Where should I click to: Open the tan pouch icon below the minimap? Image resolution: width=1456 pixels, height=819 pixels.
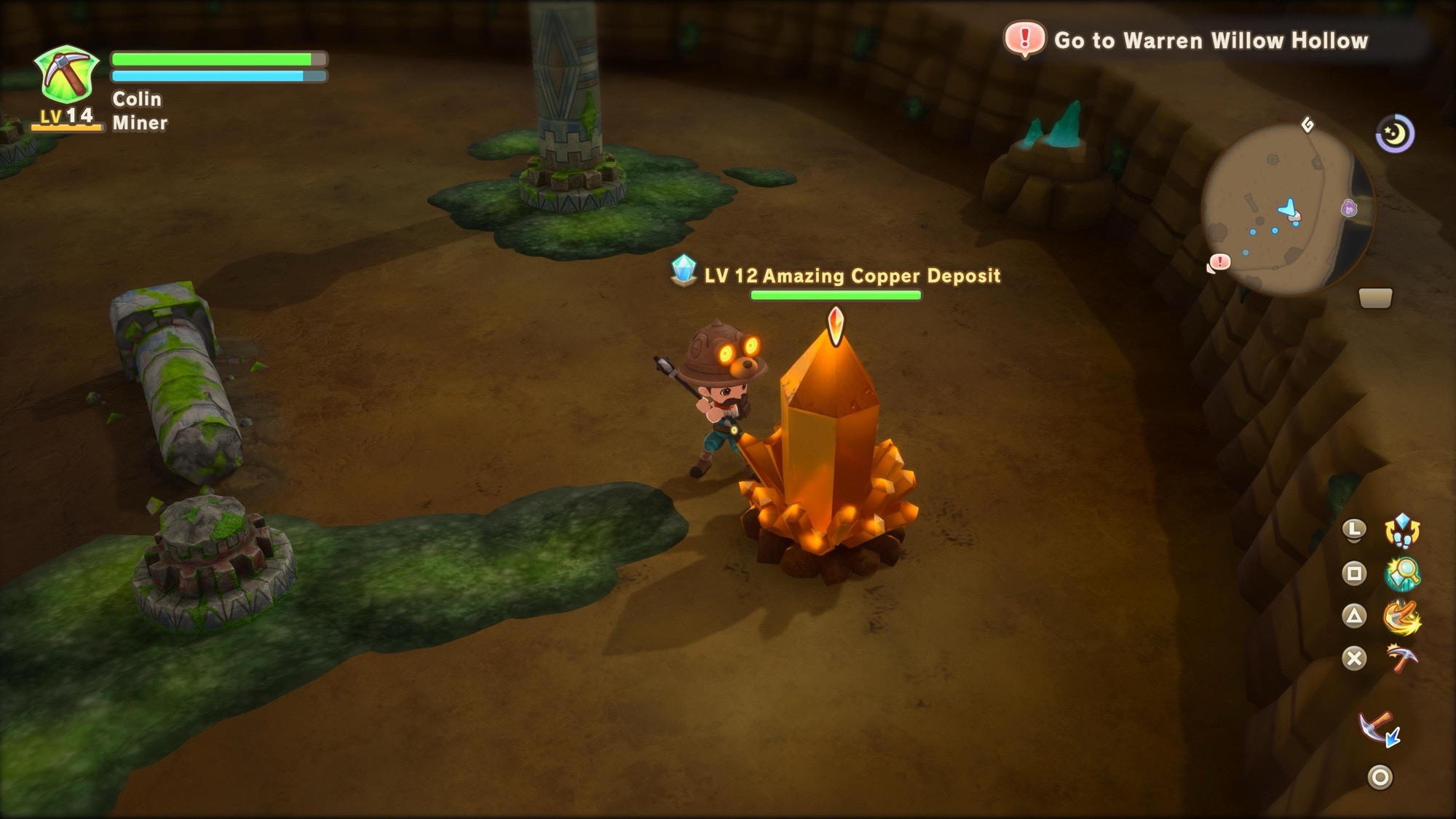point(1375,298)
